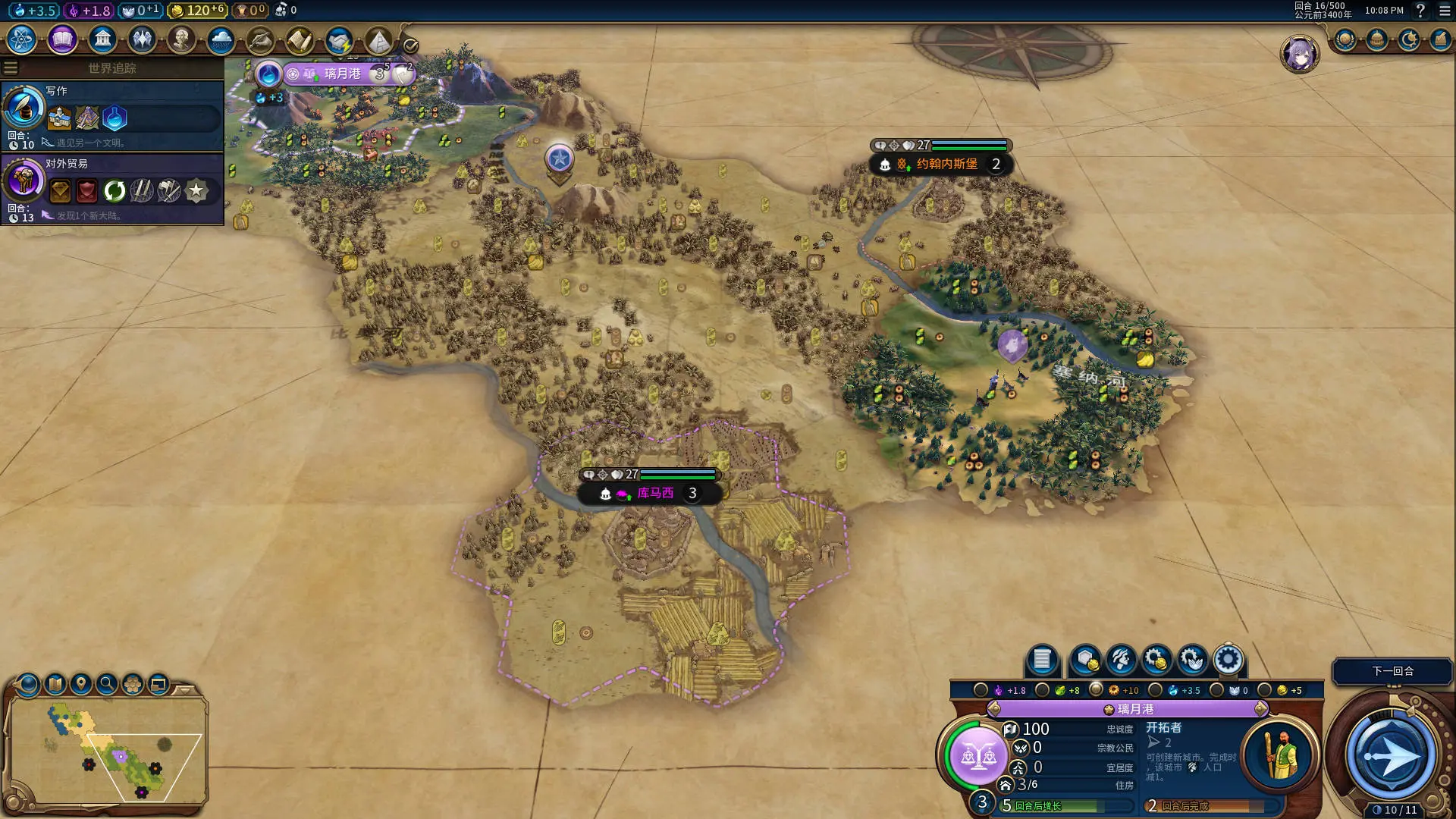The image size is (1456, 819).
Task: Open the map pin tool
Action: (x=81, y=684)
